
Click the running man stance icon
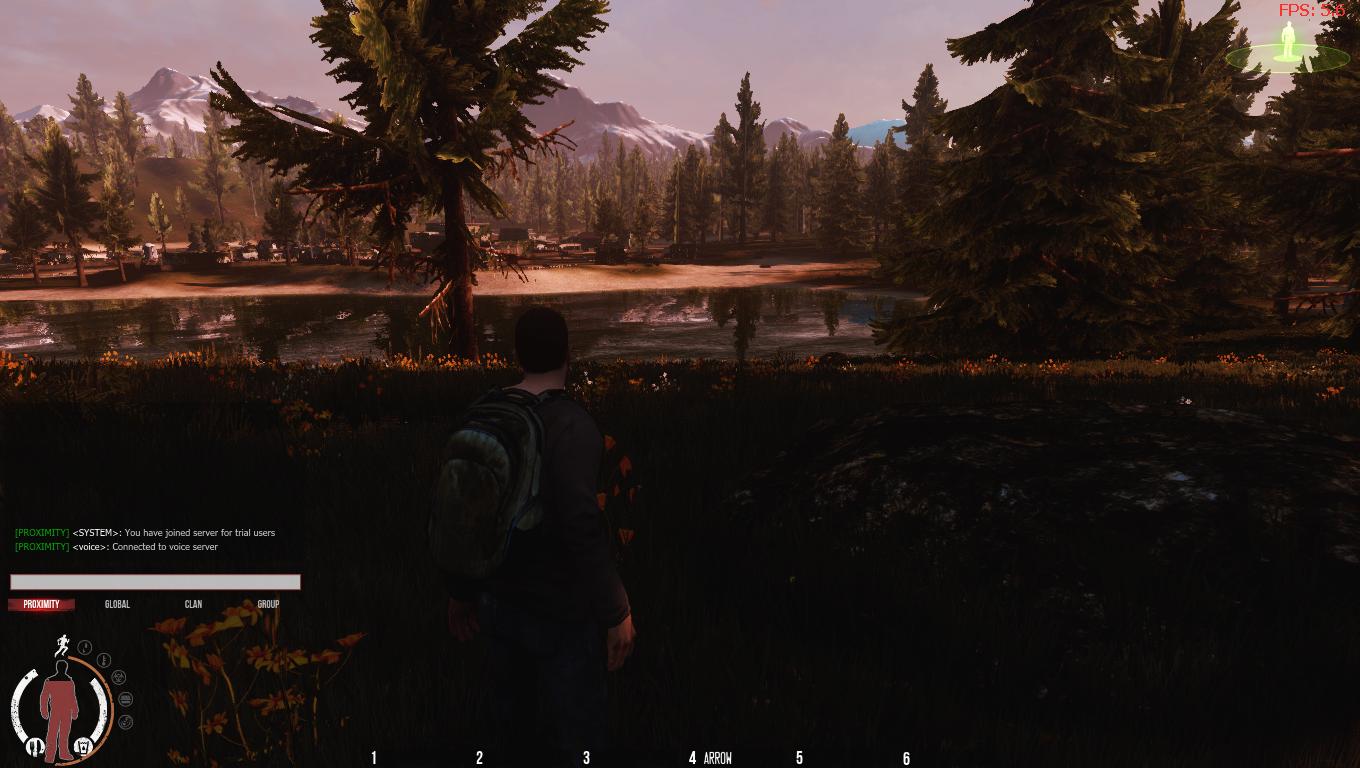click(x=61, y=646)
